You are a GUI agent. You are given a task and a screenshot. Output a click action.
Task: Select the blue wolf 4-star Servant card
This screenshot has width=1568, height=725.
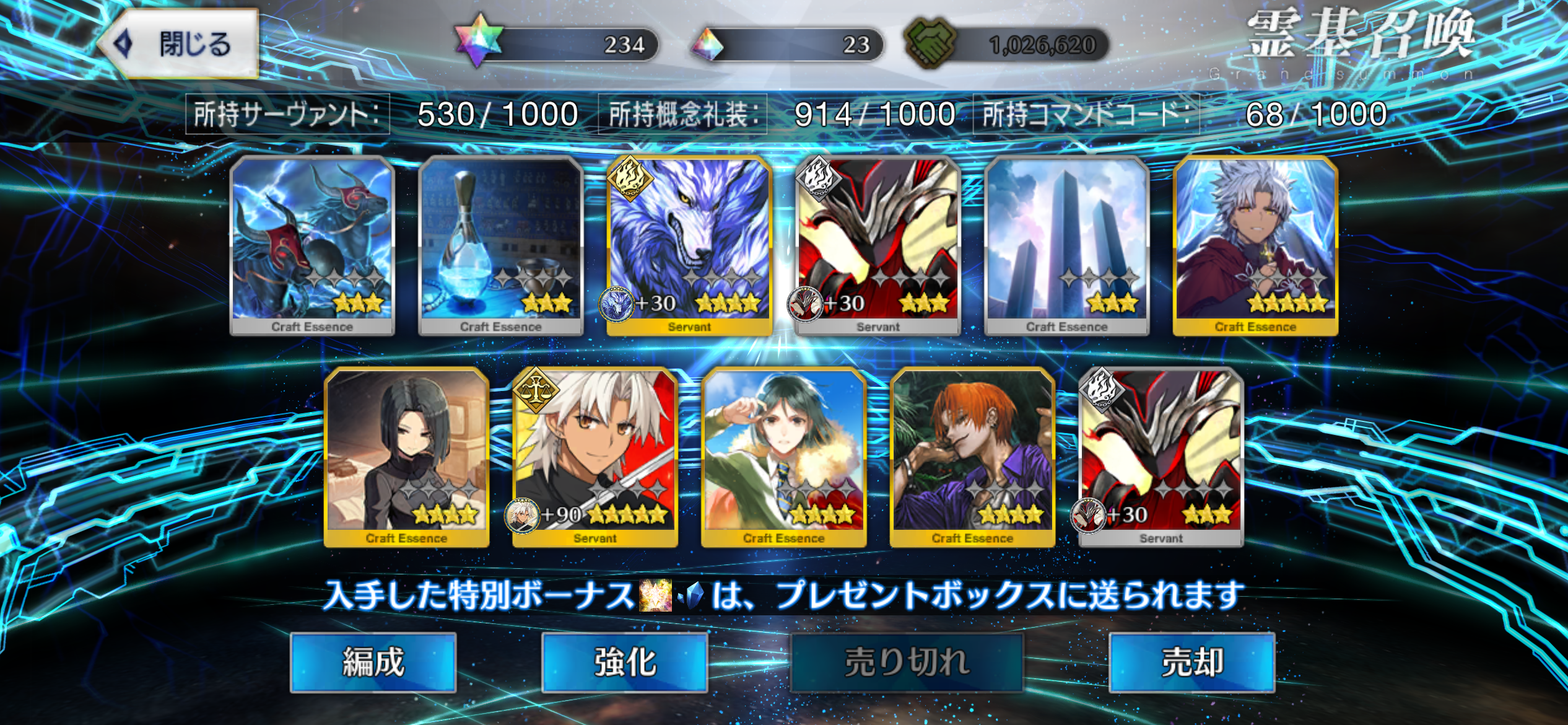(x=689, y=245)
